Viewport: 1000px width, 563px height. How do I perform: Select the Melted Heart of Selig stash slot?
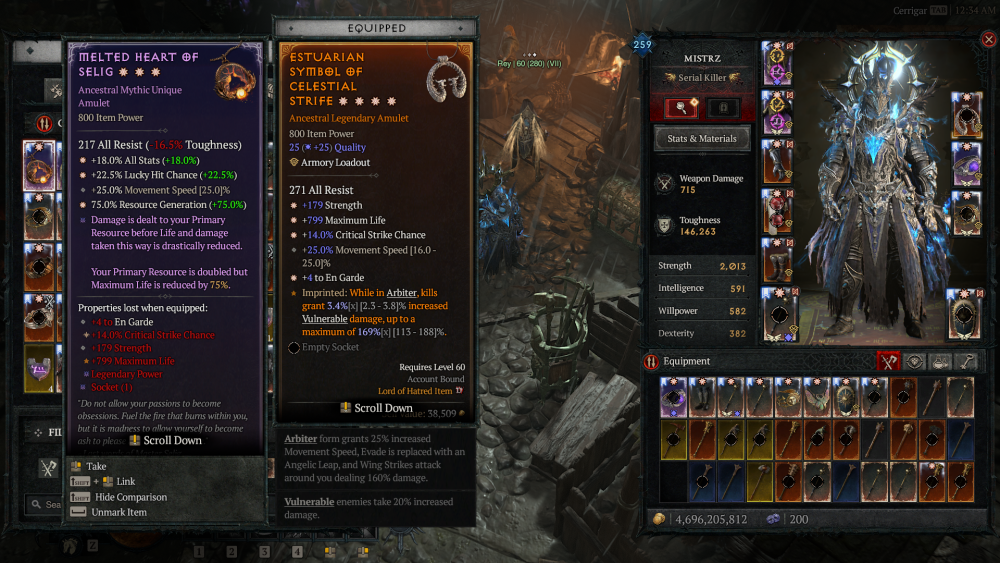tap(39, 163)
